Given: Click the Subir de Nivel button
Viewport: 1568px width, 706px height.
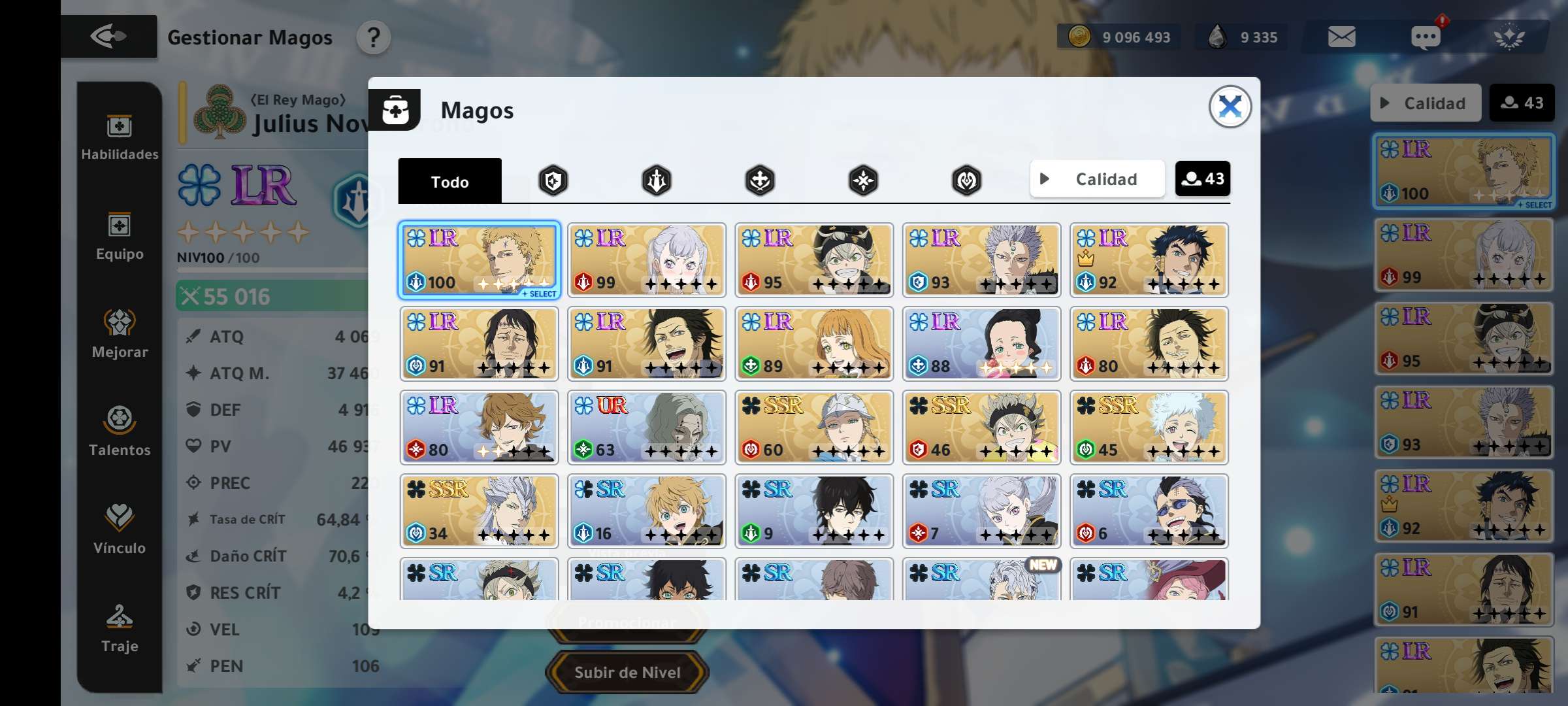Looking at the screenshot, I should (x=627, y=672).
